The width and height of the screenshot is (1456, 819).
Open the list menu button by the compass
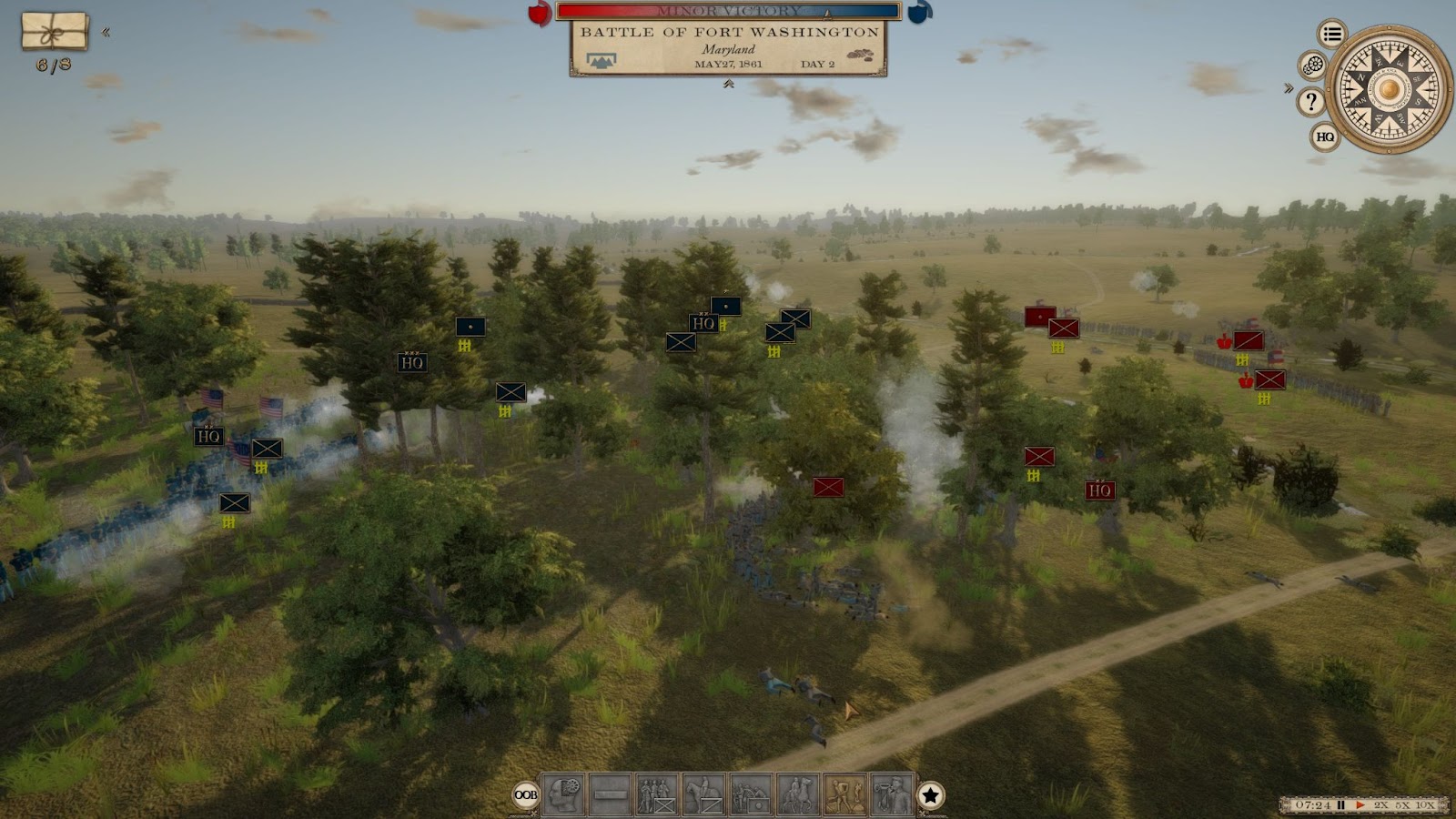pyautogui.click(x=1332, y=35)
